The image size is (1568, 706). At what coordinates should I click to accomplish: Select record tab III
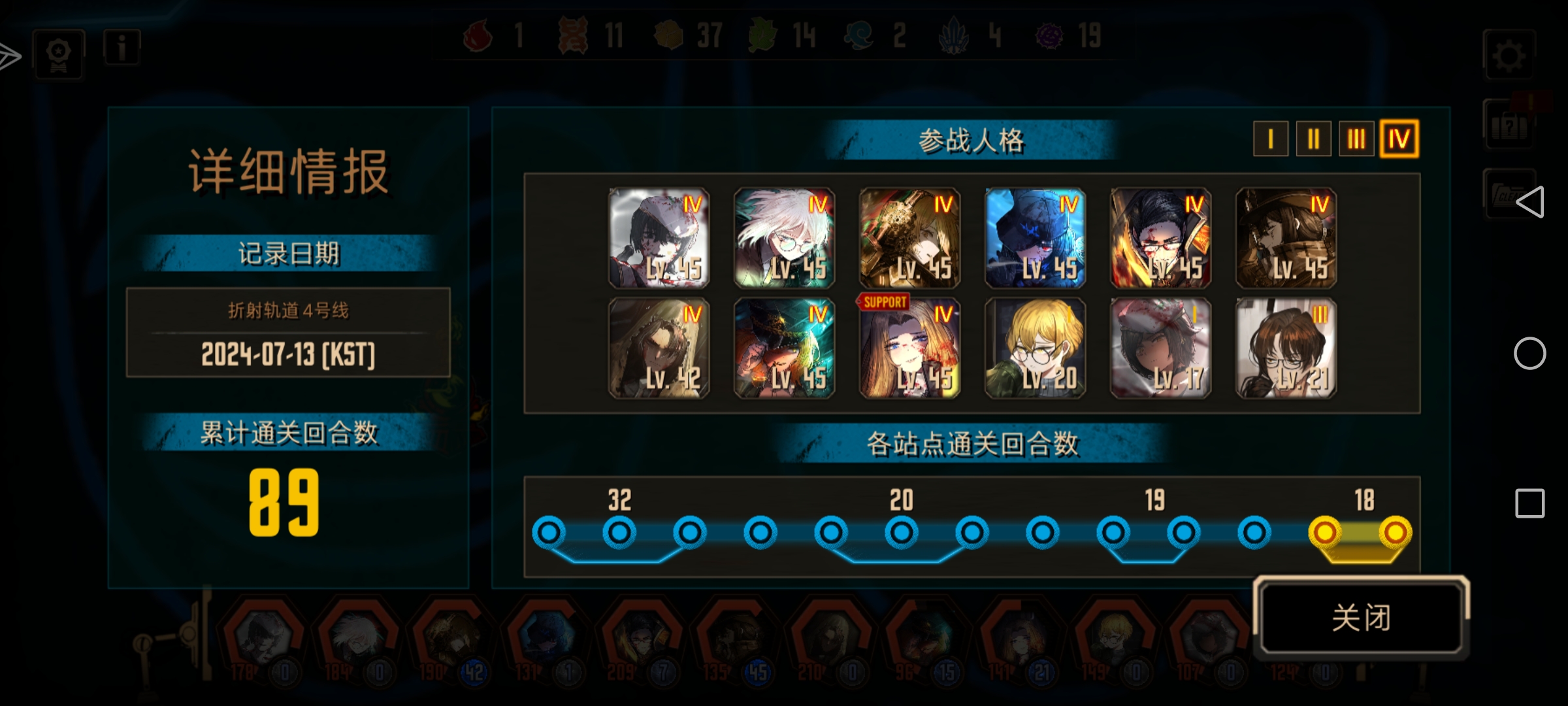point(1356,138)
